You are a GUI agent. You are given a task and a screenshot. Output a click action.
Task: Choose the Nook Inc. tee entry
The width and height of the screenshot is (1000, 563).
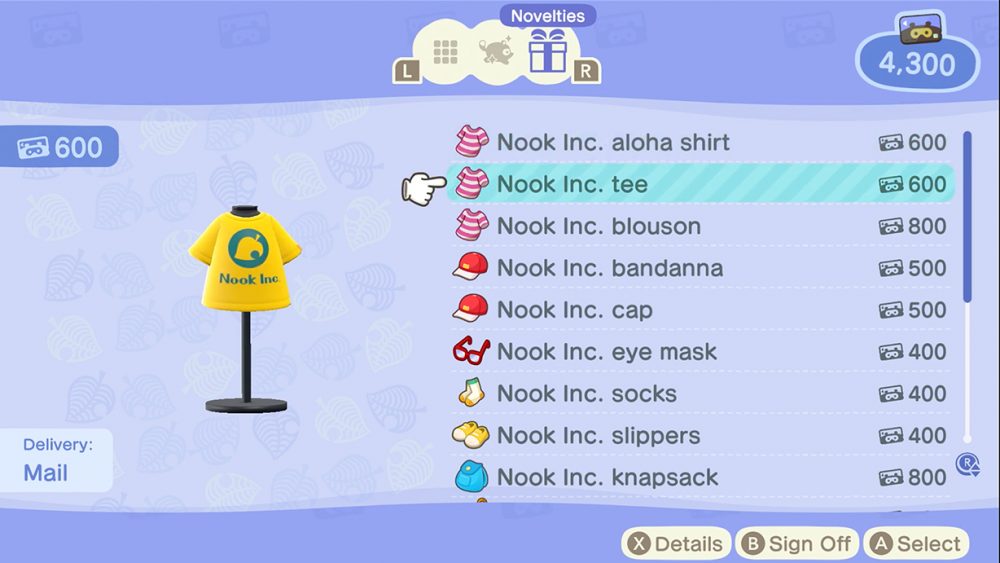[572, 184]
